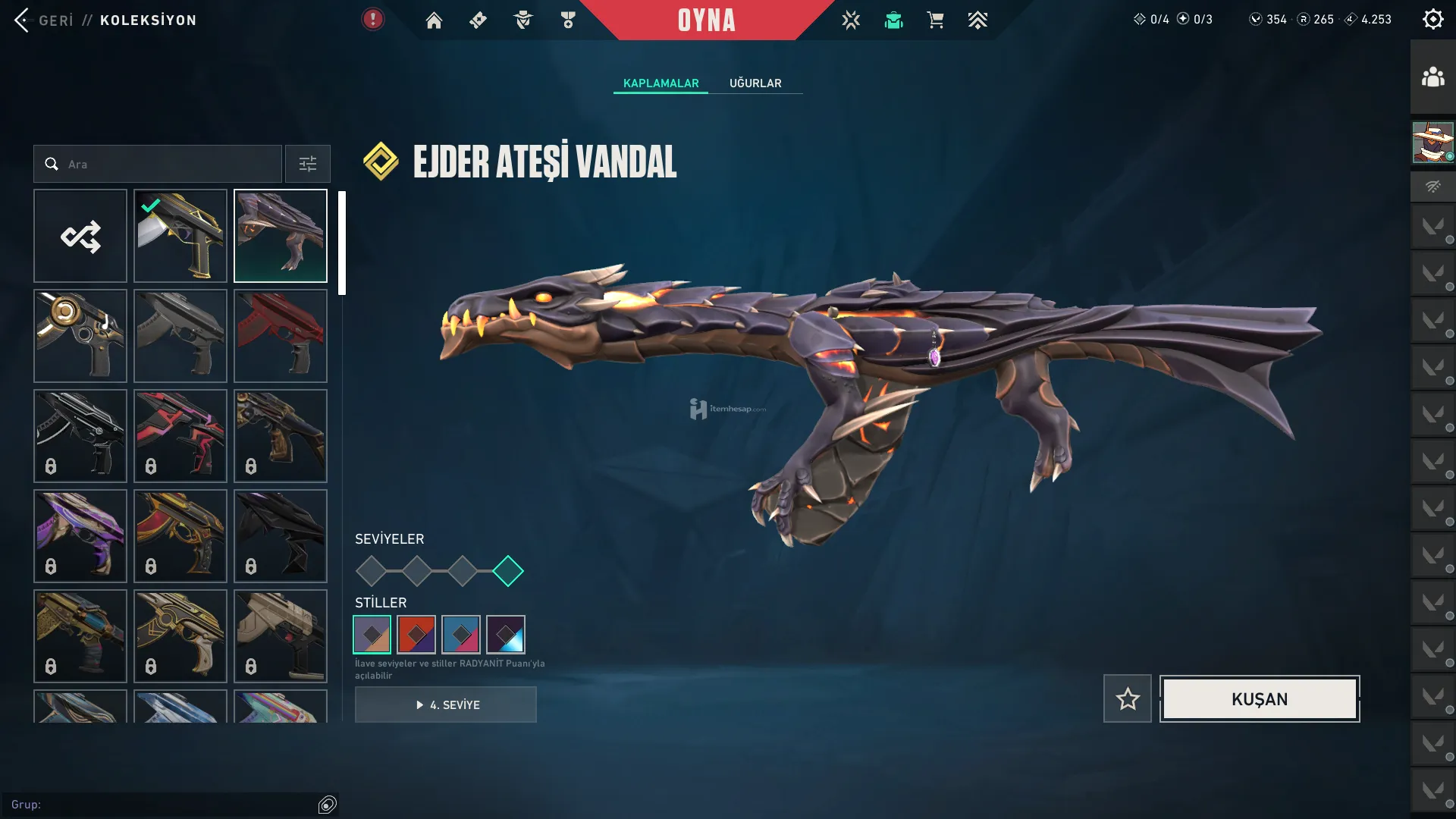The height and width of the screenshot is (819, 1456).
Task: Click the red alert notification icon
Action: click(372, 20)
